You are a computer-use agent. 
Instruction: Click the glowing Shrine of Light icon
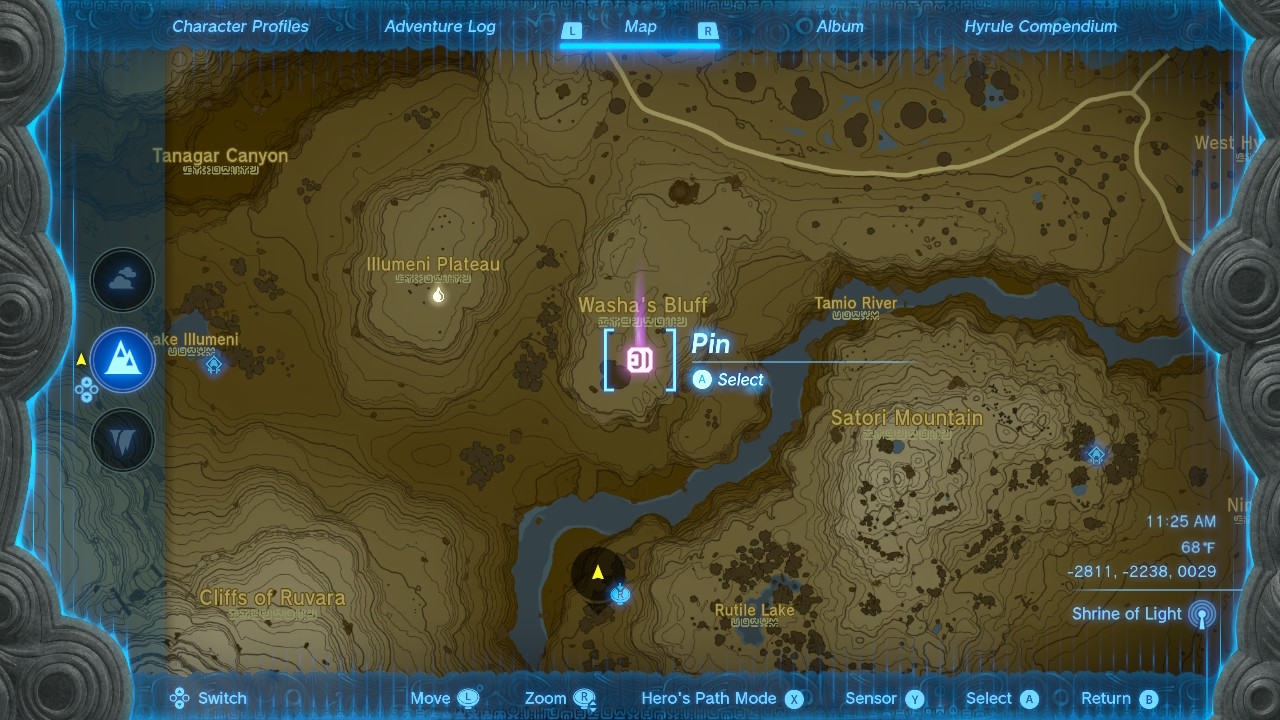pos(1199,614)
